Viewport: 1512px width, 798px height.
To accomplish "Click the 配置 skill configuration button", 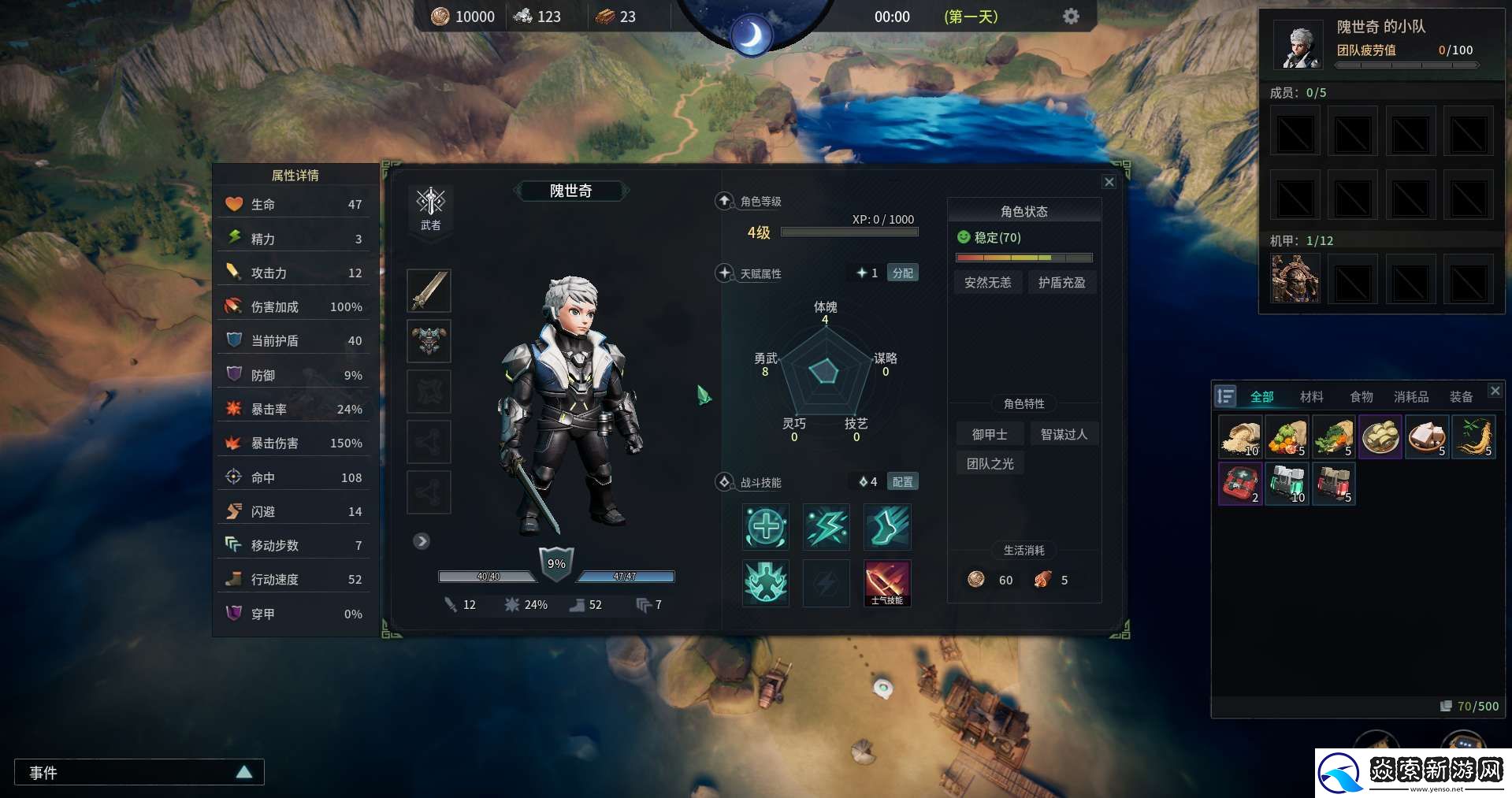I will coord(902,481).
